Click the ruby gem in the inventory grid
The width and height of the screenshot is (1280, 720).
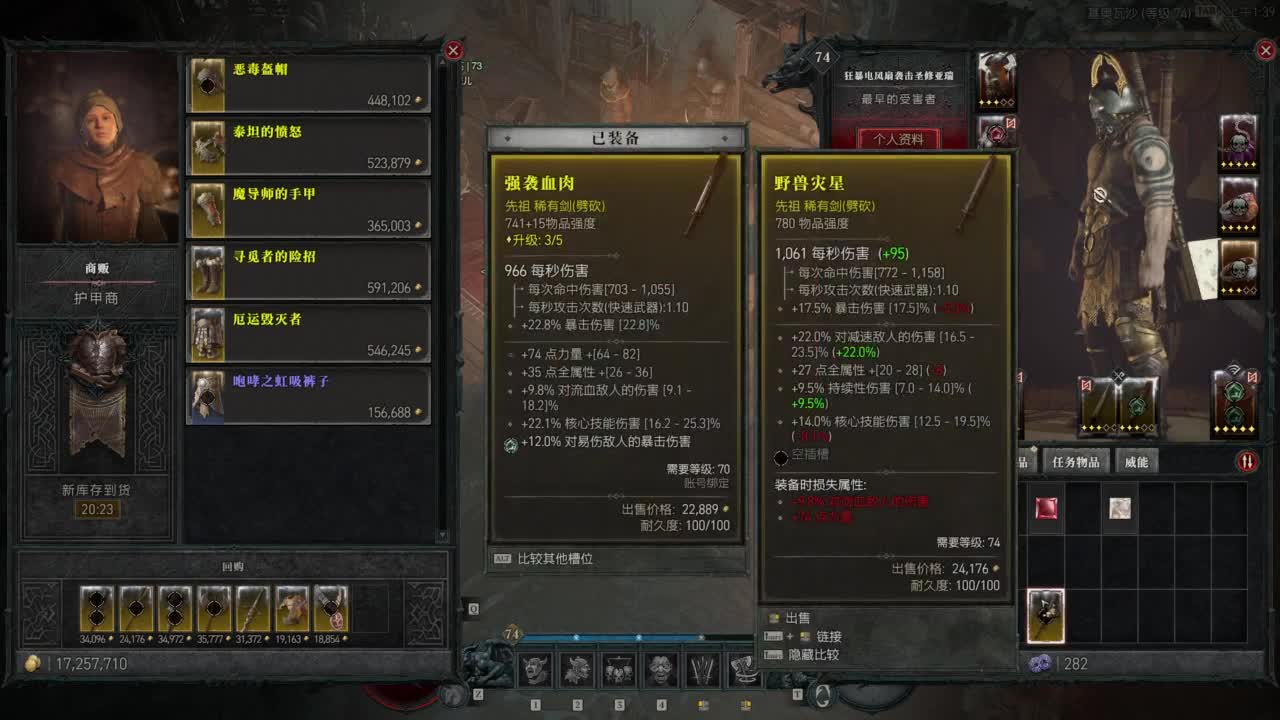[x=1046, y=508]
